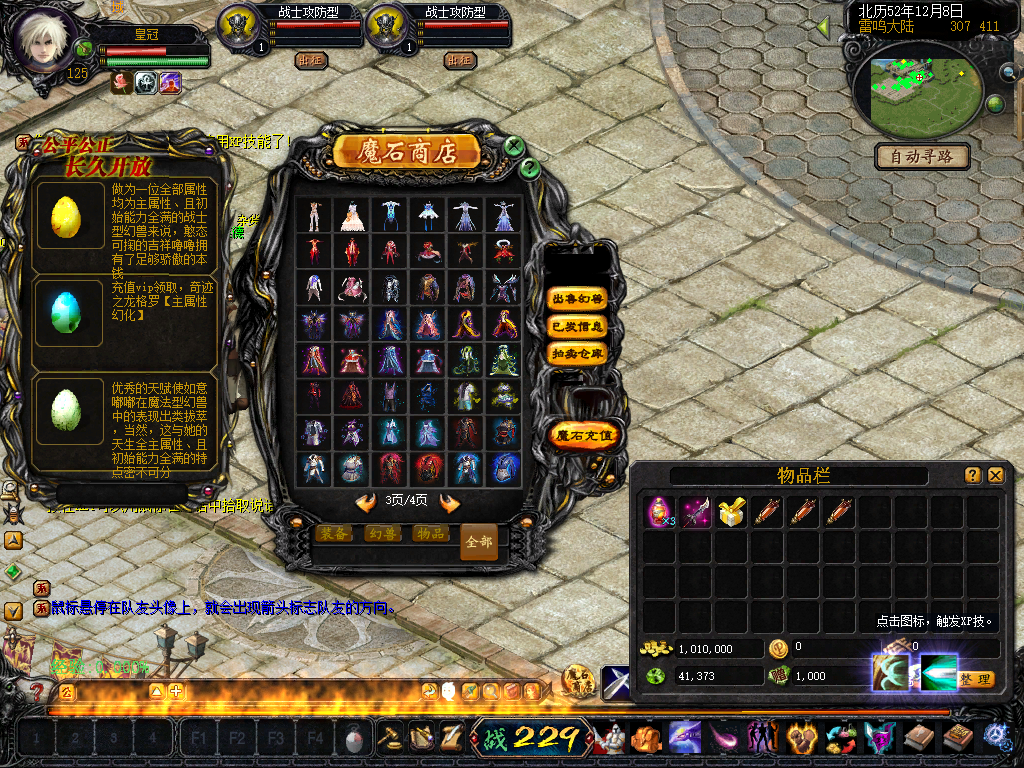1024x768 pixels.
Task: Select the yellow gift box item
Action: click(732, 513)
